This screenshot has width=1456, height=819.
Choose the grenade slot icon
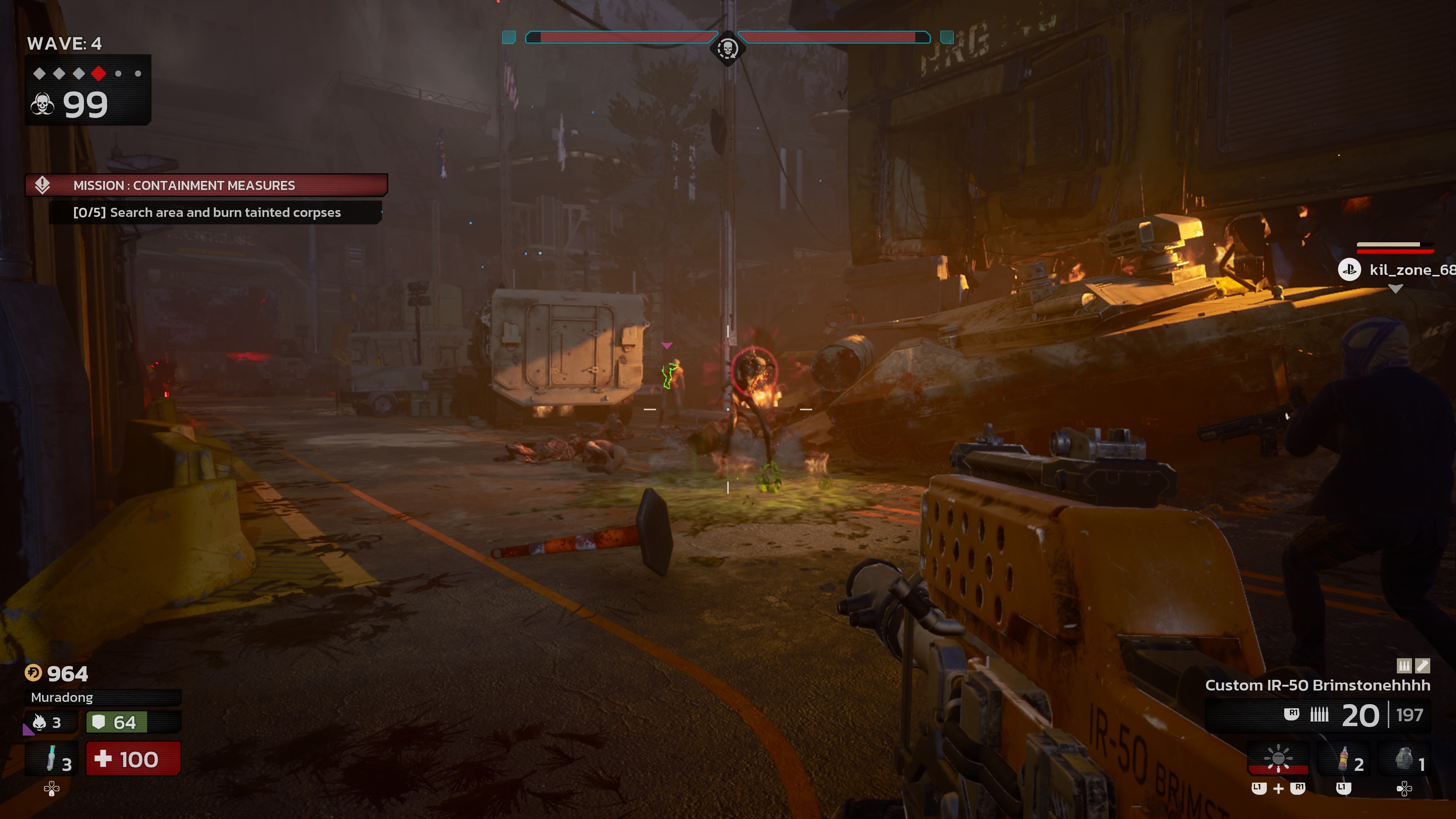pyautogui.click(x=1404, y=759)
